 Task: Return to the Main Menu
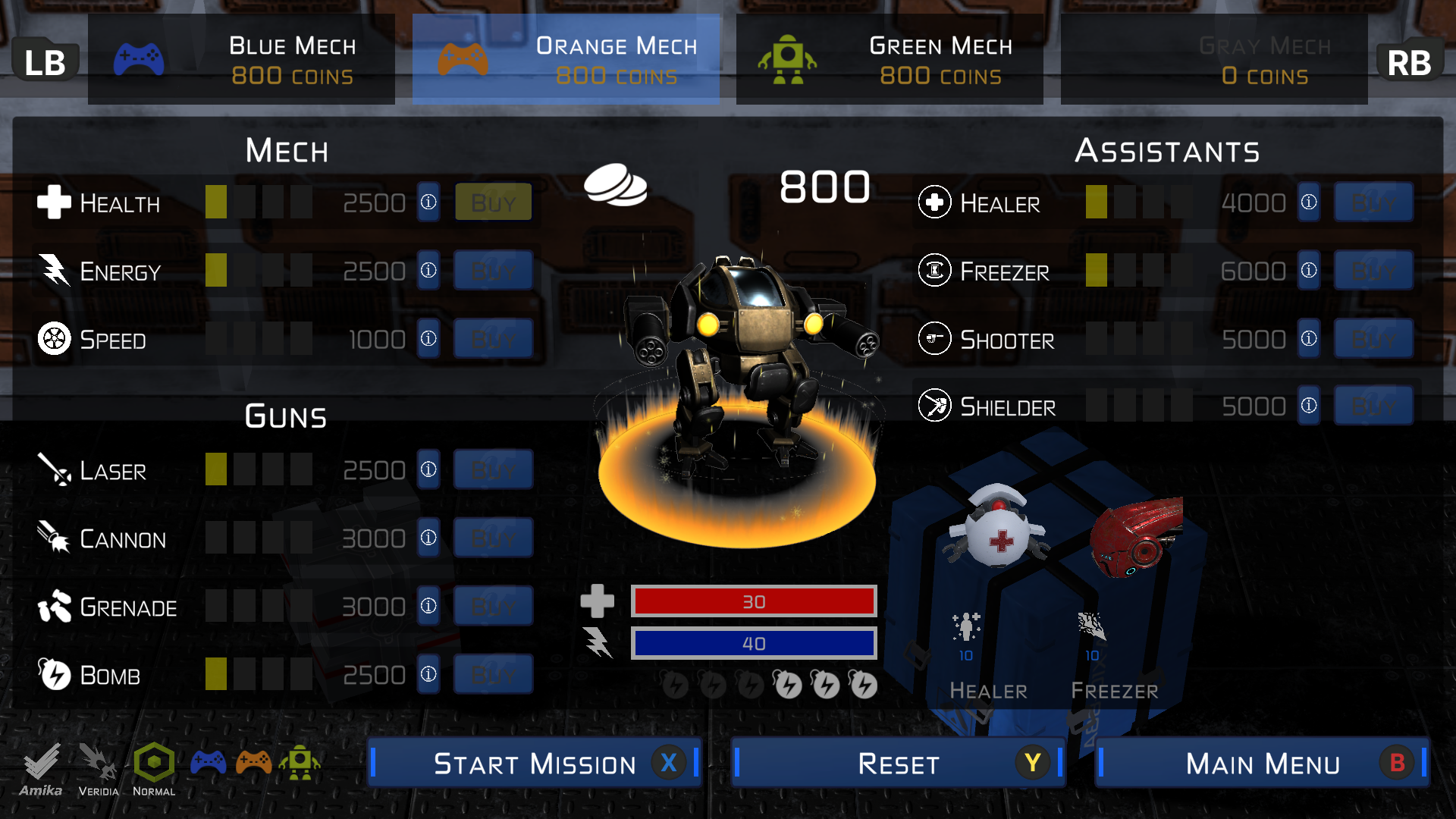pos(1263,763)
